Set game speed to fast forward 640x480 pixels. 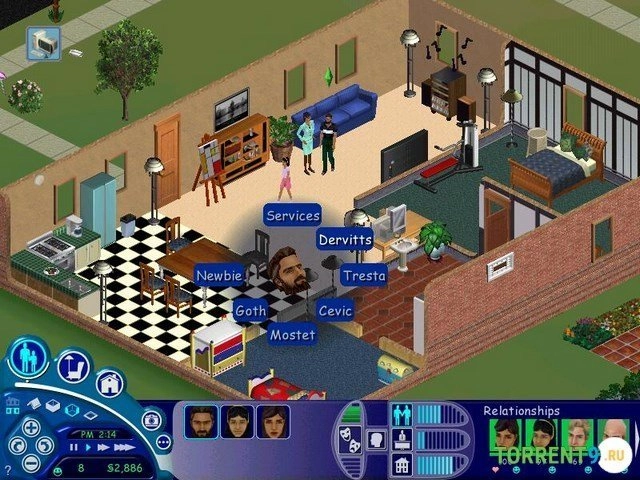coord(101,447)
